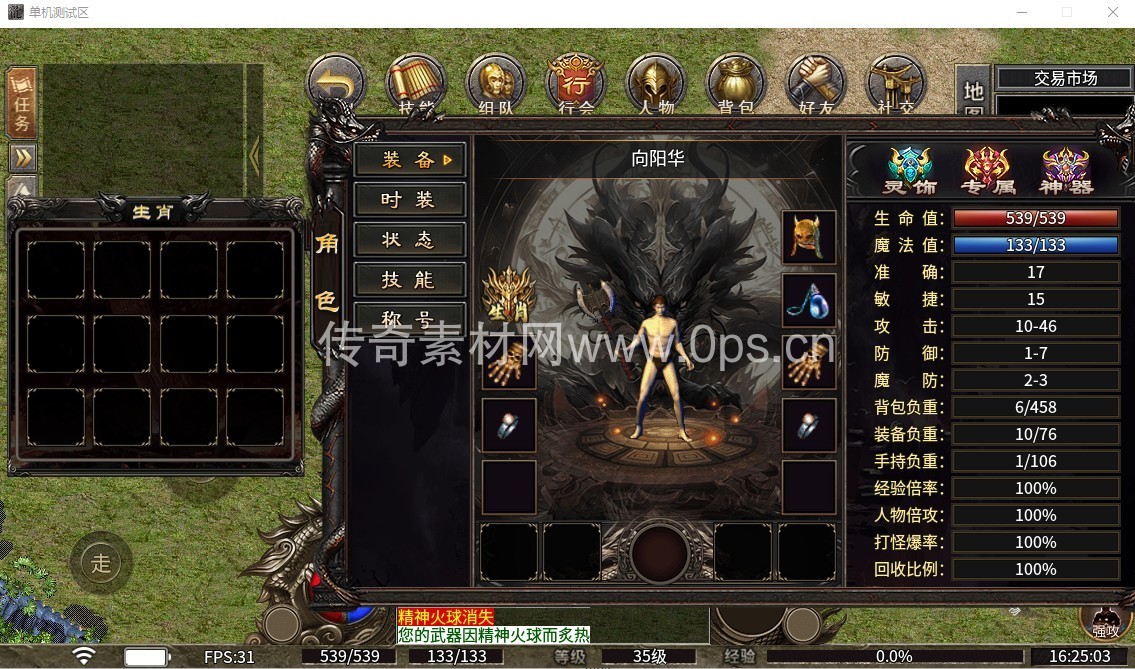
Task: Open the 好友 friends icon
Action: point(816,84)
